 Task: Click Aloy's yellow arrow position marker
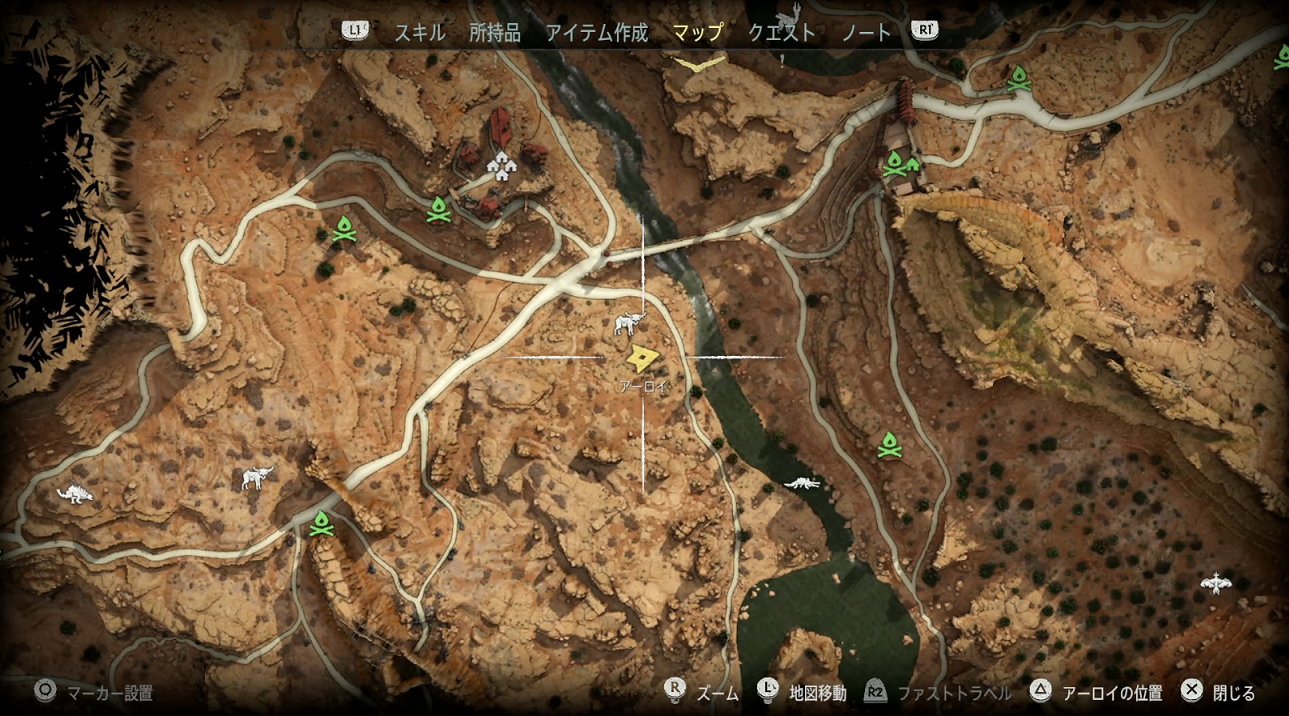click(x=641, y=357)
